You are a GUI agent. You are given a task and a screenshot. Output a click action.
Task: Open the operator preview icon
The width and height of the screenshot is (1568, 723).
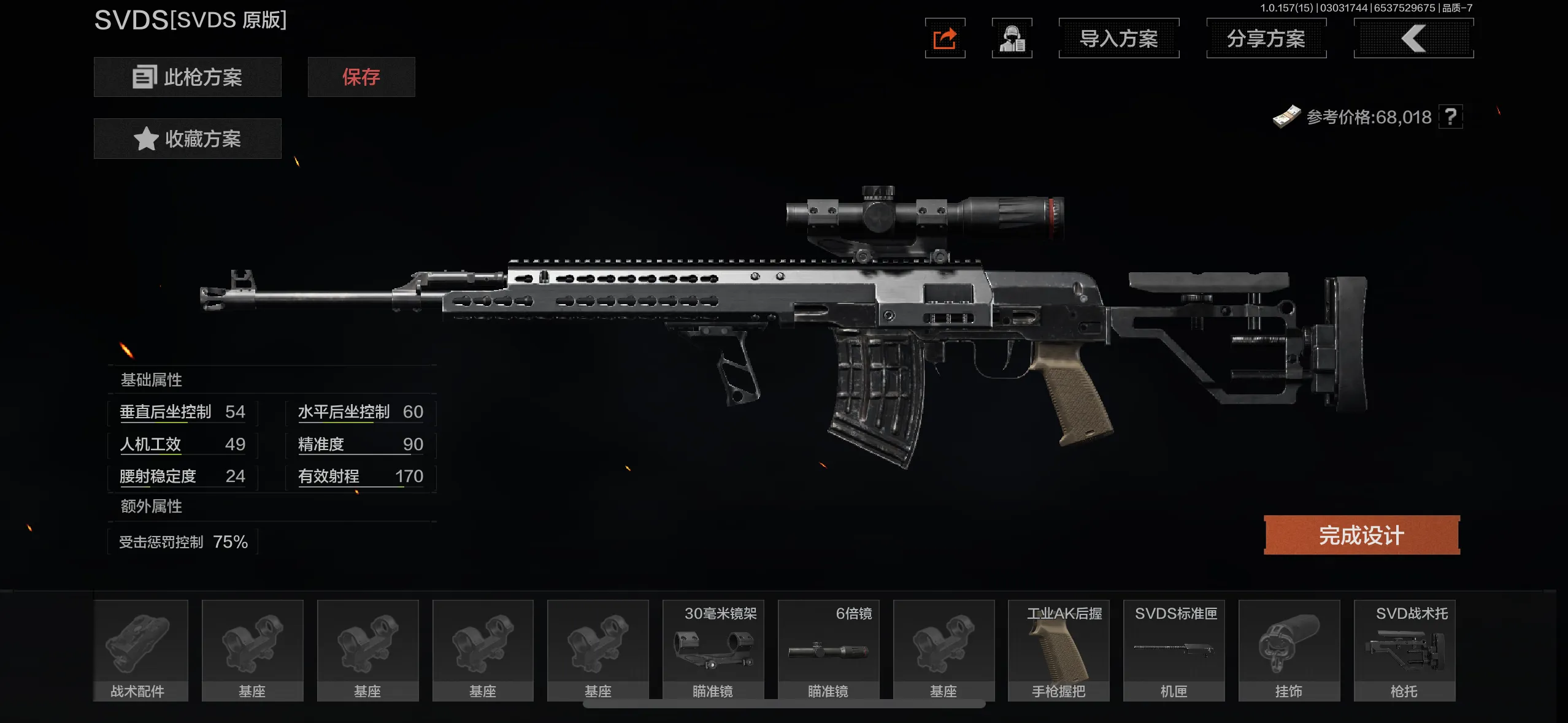[x=1012, y=39]
